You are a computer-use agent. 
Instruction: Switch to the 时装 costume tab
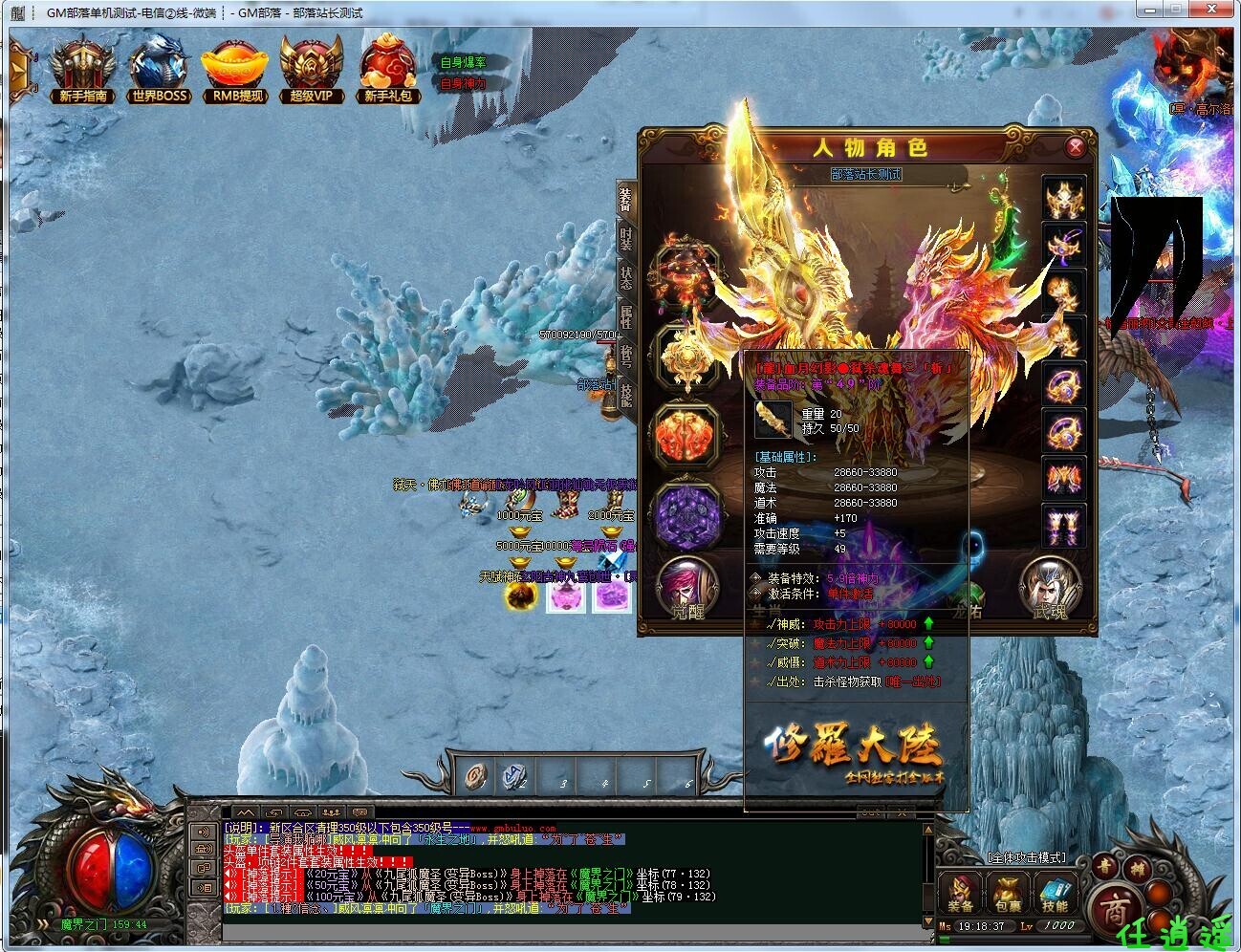point(625,238)
